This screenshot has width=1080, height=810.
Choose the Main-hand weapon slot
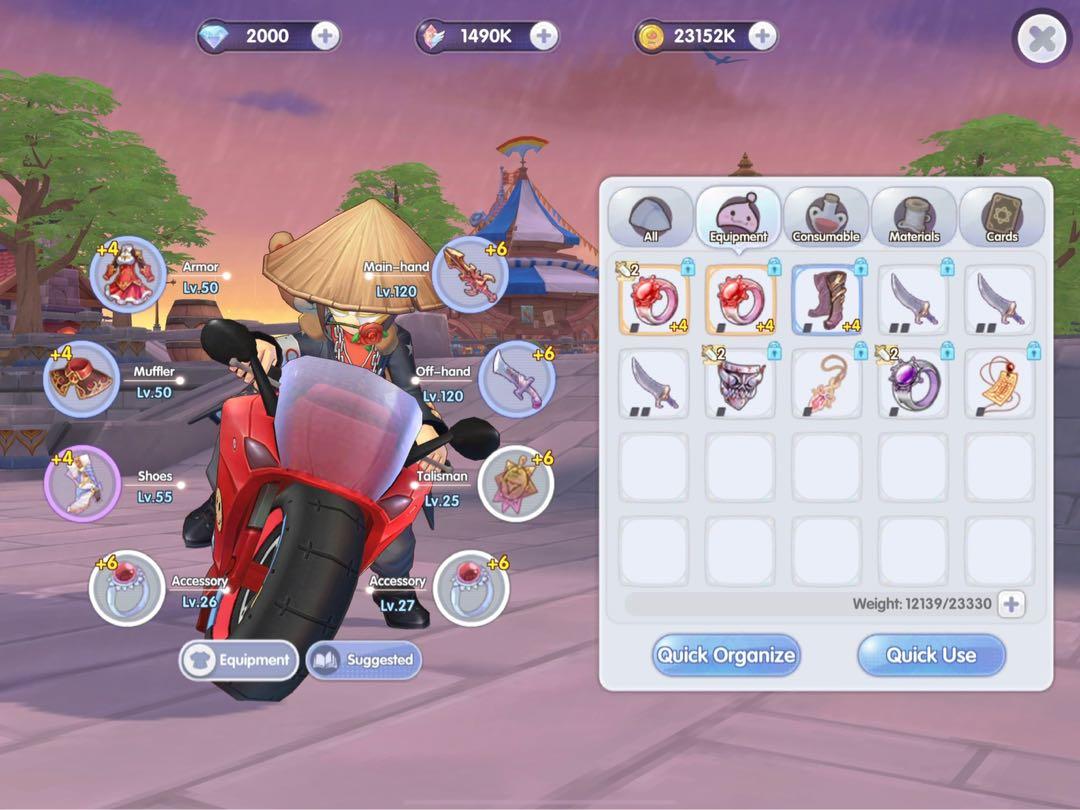tap(470, 274)
